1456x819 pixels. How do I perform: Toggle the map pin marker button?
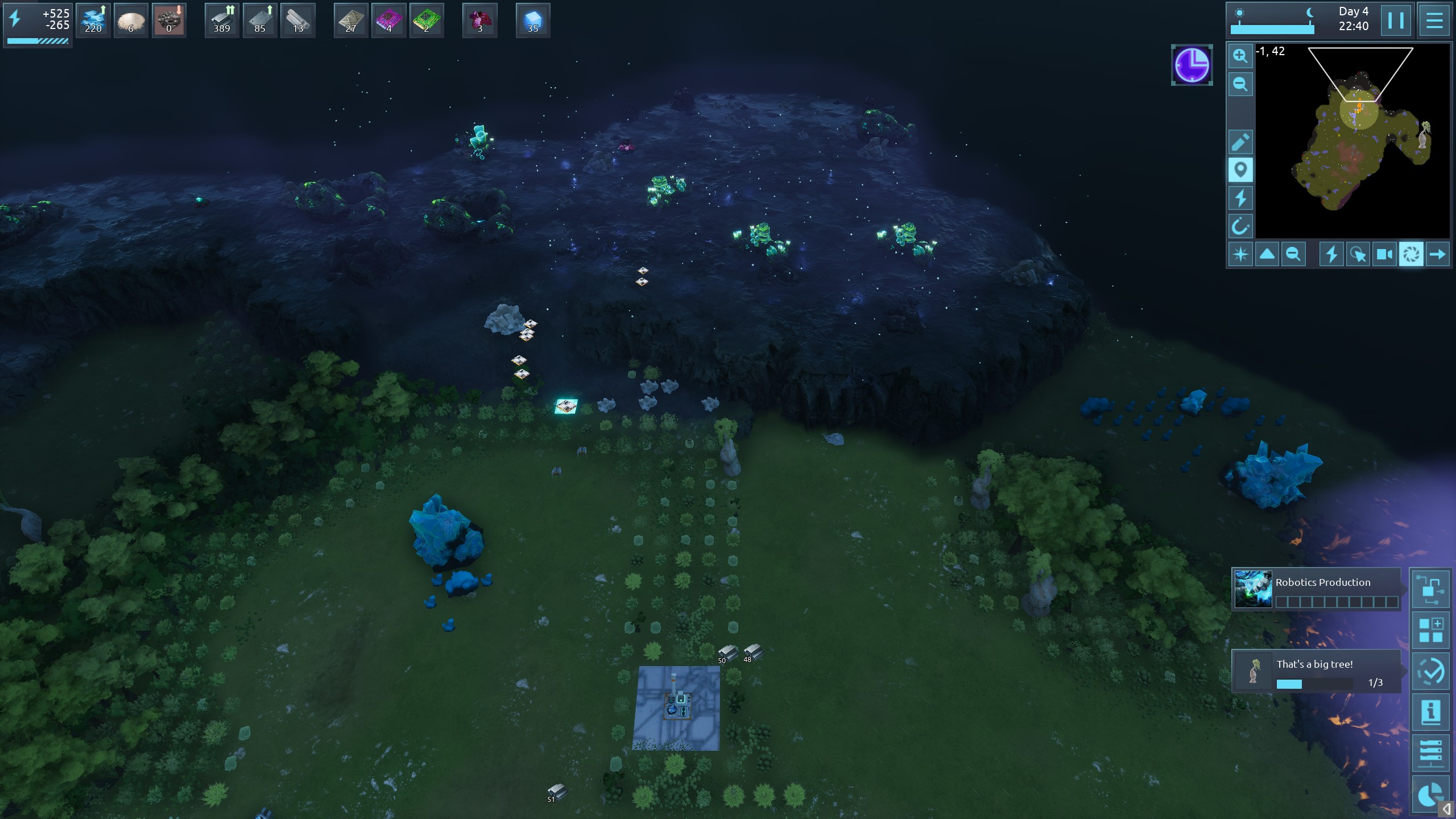click(1240, 170)
